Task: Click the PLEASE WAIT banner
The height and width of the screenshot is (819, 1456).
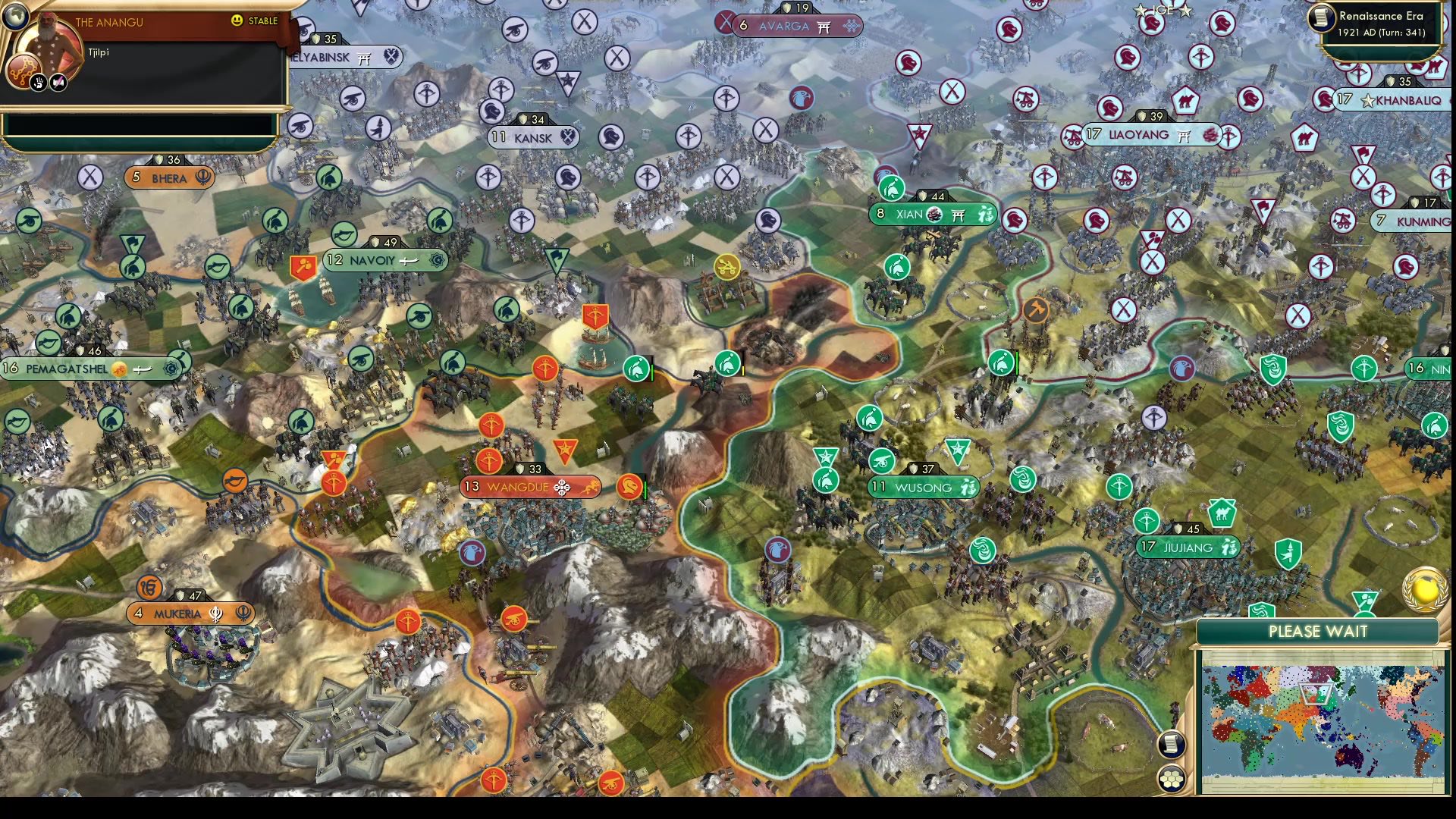Action: (x=1316, y=631)
